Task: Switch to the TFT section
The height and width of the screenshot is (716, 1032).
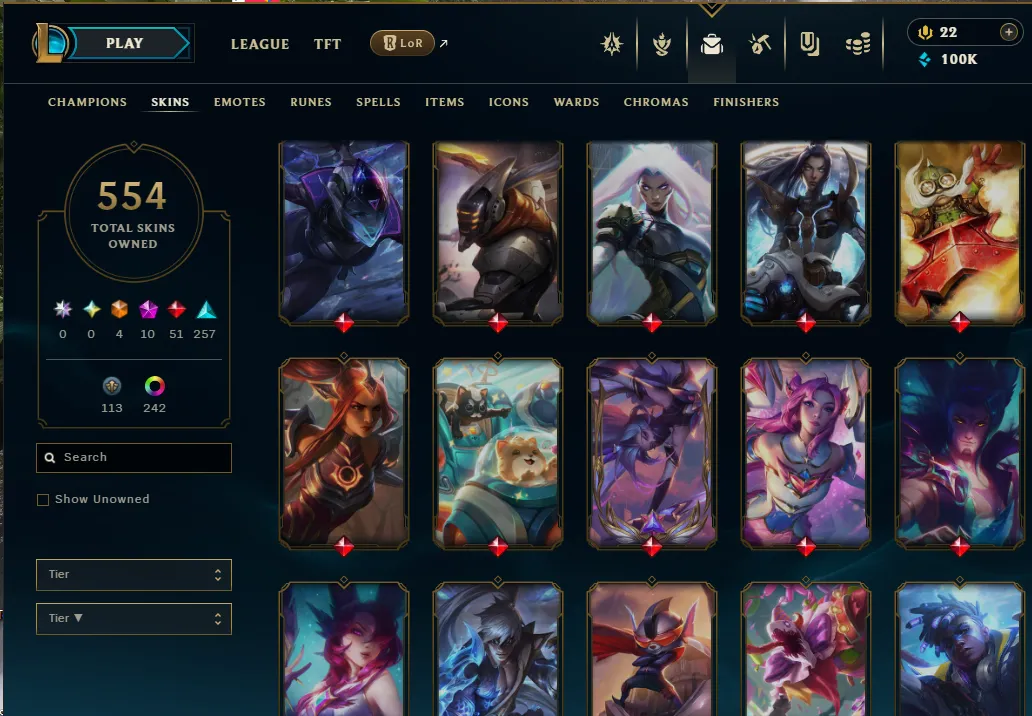Action: click(x=327, y=44)
